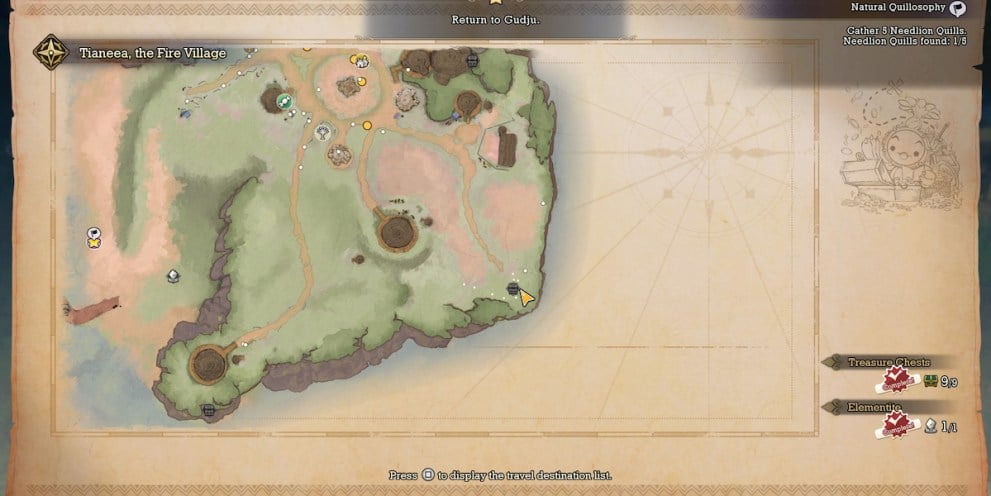The image size is (991, 496).
Task: Pick the speech bubble marker with yellow cross
Action: (94, 236)
